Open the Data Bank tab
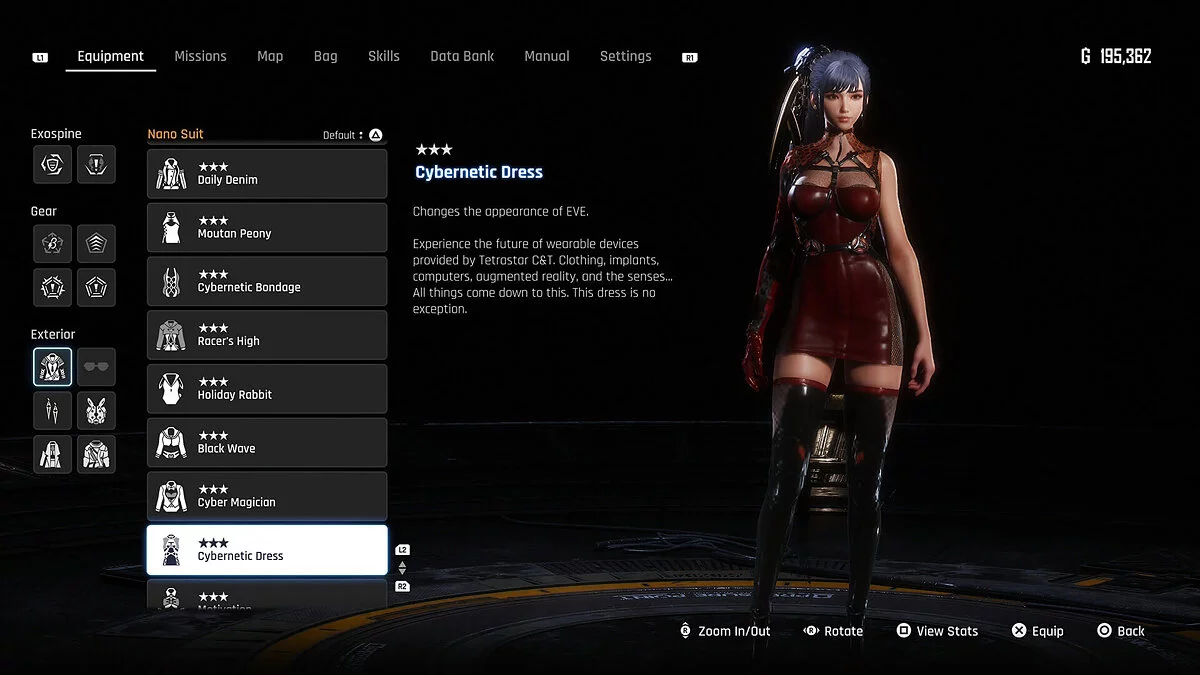1200x675 pixels. pos(462,56)
